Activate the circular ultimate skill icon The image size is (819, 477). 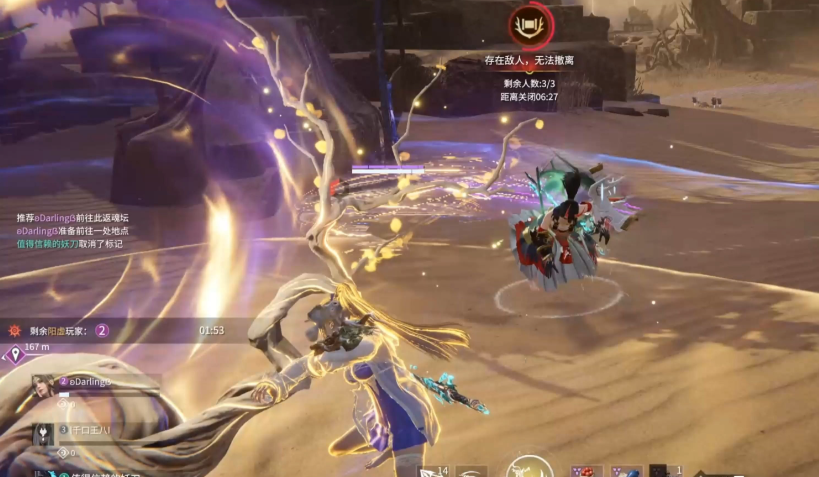click(528, 468)
